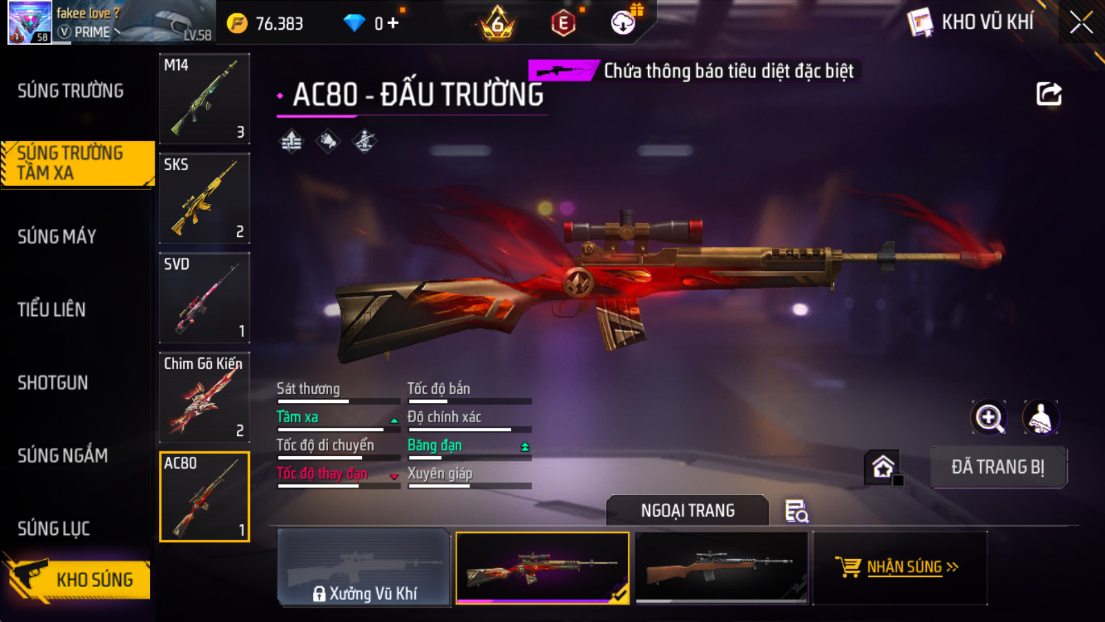The height and width of the screenshot is (622, 1105).
Task: Open the Súng Ngắm category
Action: click(62, 456)
